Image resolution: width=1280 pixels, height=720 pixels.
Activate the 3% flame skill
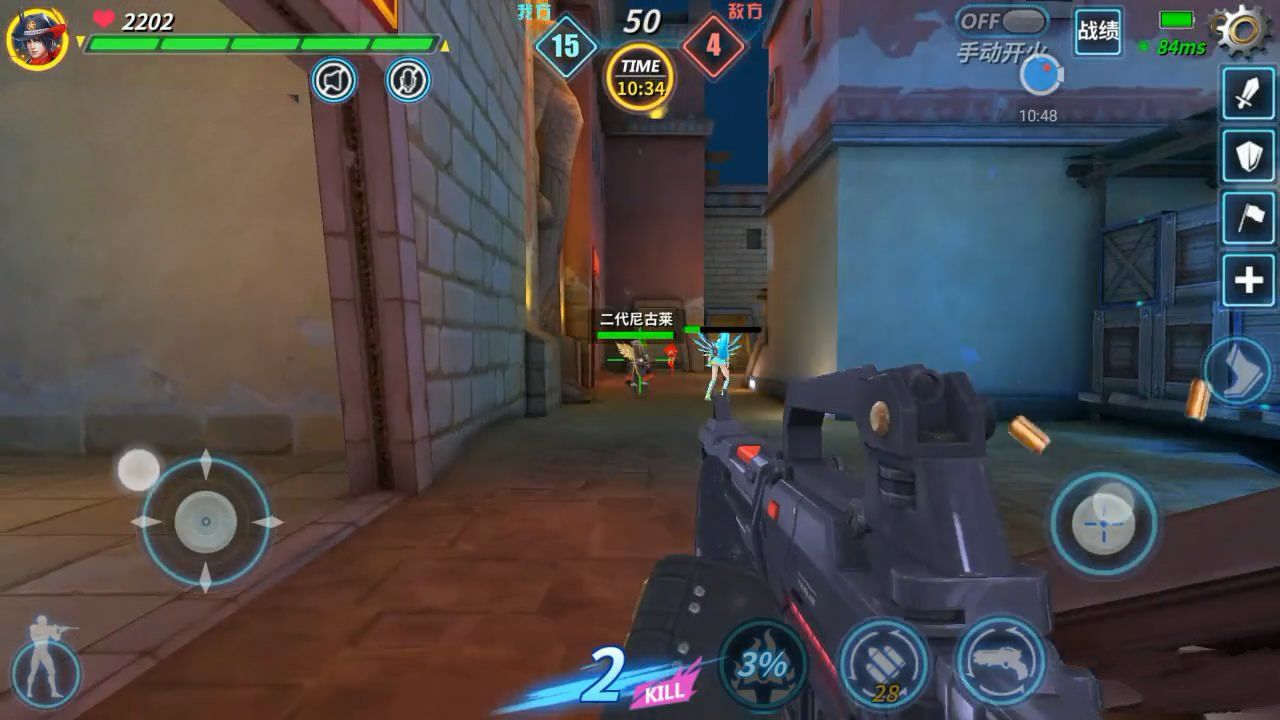coord(764,664)
